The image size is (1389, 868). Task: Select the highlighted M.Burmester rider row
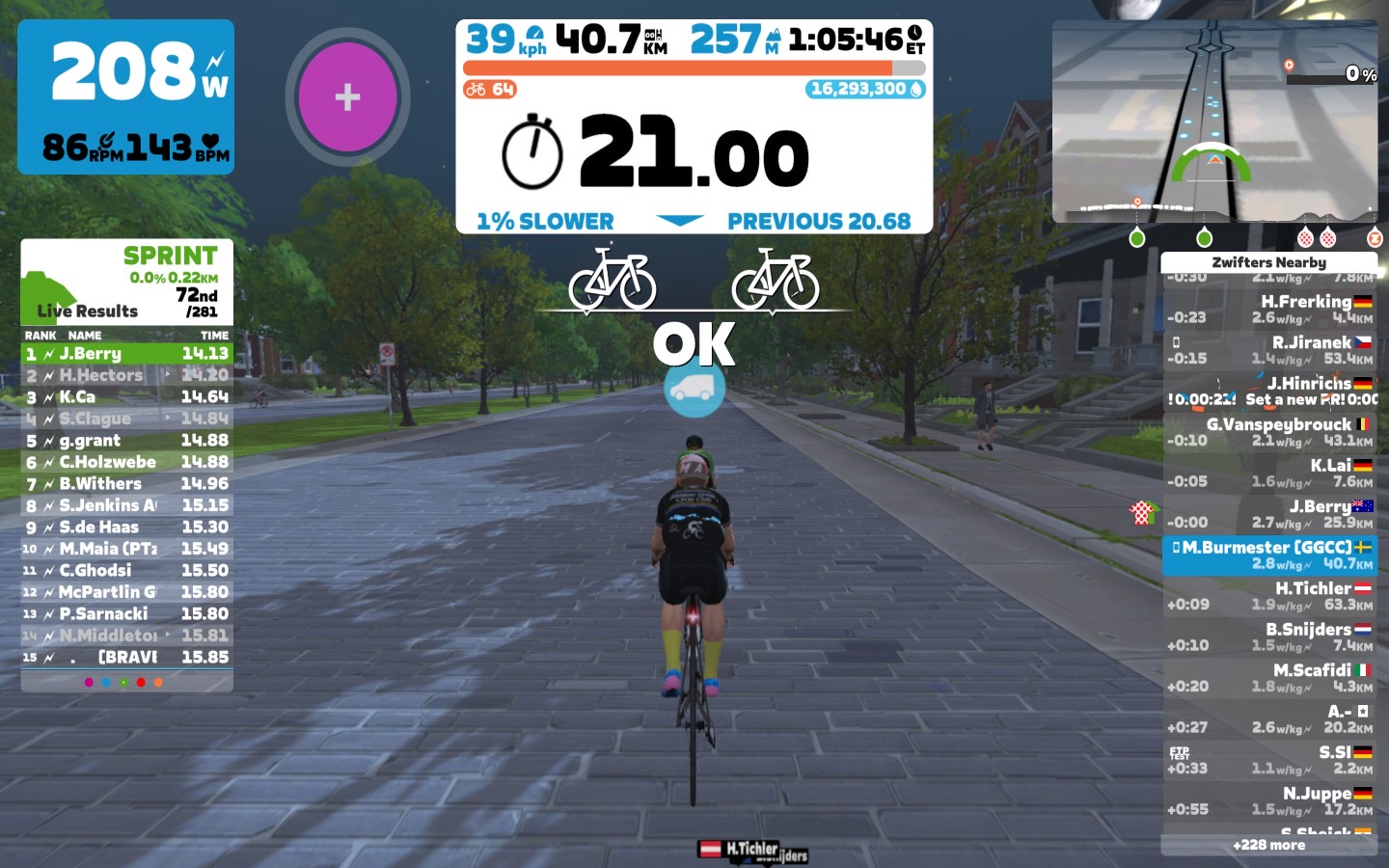point(1269,555)
